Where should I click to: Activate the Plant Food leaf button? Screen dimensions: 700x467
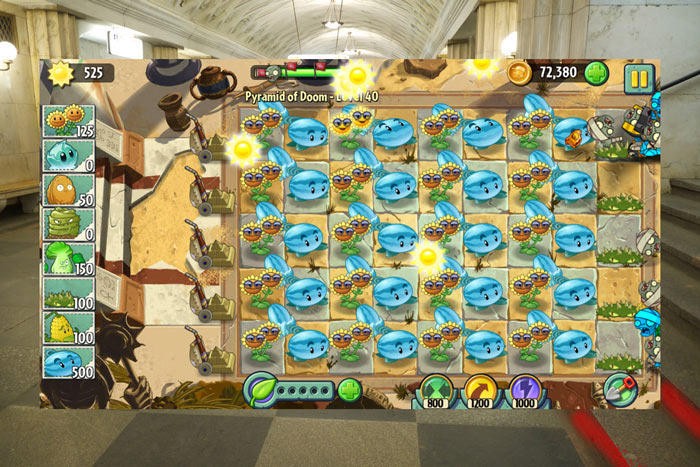coord(261,388)
